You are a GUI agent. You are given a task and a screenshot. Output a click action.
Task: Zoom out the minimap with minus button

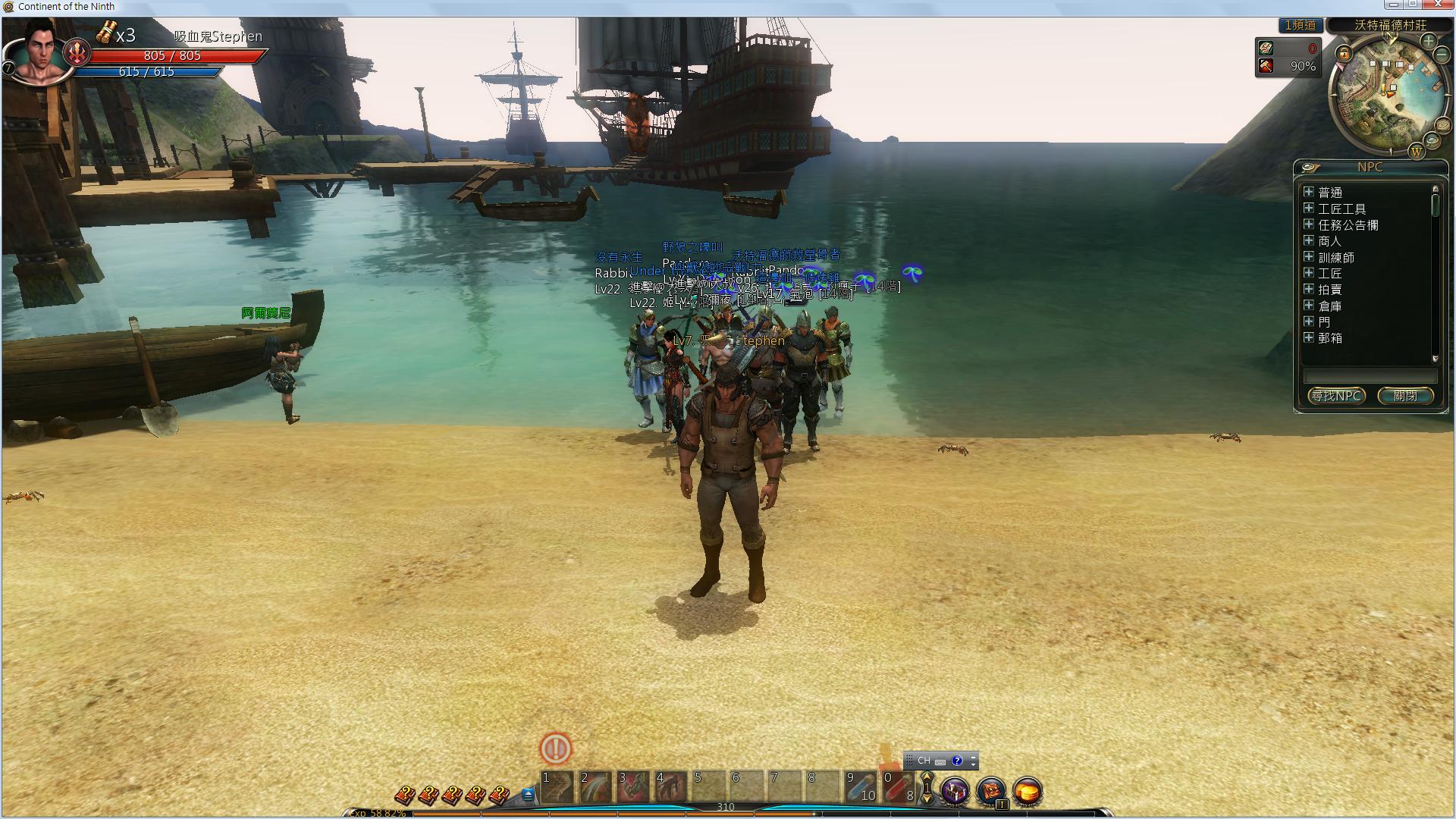(x=1442, y=55)
